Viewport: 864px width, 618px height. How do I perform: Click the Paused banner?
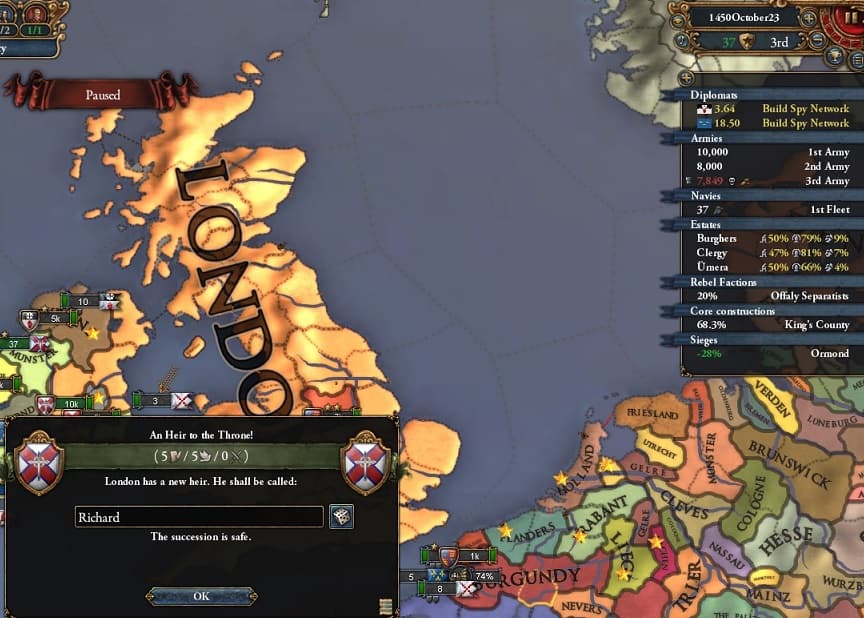coord(102,95)
